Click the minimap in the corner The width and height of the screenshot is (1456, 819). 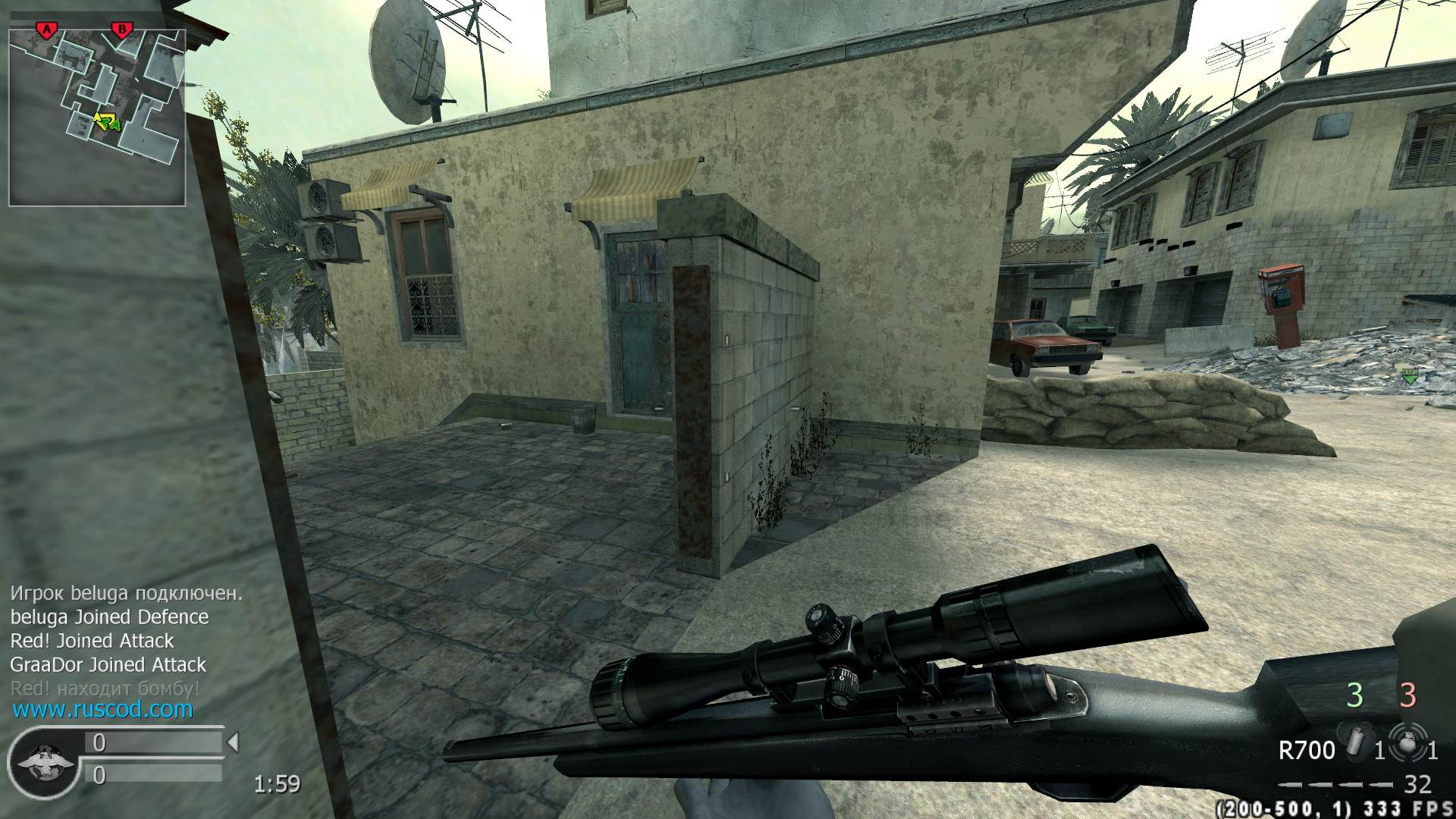point(97,118)
